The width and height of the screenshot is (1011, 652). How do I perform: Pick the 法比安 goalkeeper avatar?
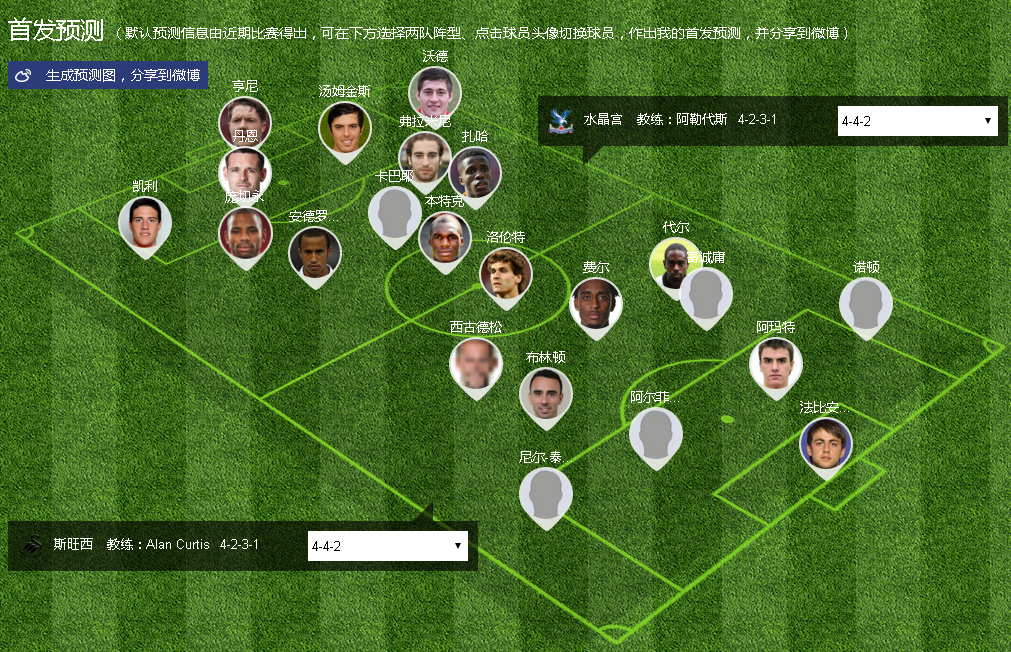tap(826, 444)
